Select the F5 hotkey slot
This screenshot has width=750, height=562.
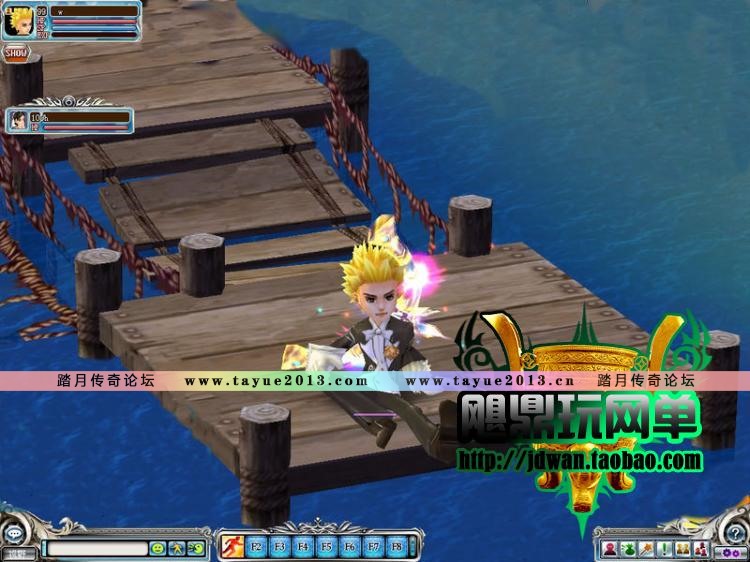[326, 547]
